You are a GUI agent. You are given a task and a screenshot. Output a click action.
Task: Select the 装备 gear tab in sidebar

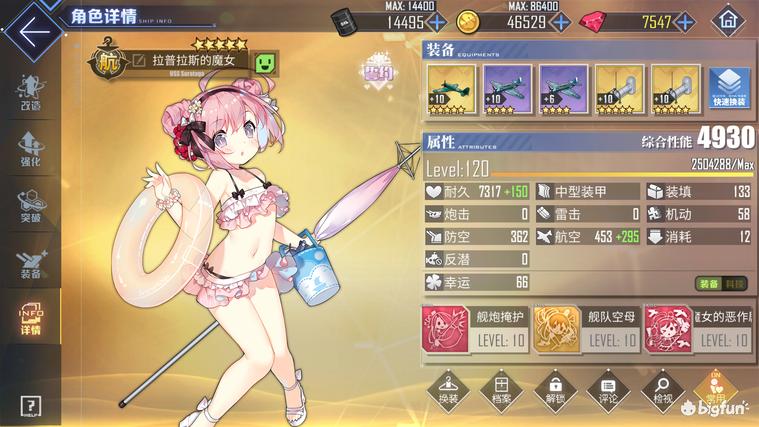pos(30,261)
